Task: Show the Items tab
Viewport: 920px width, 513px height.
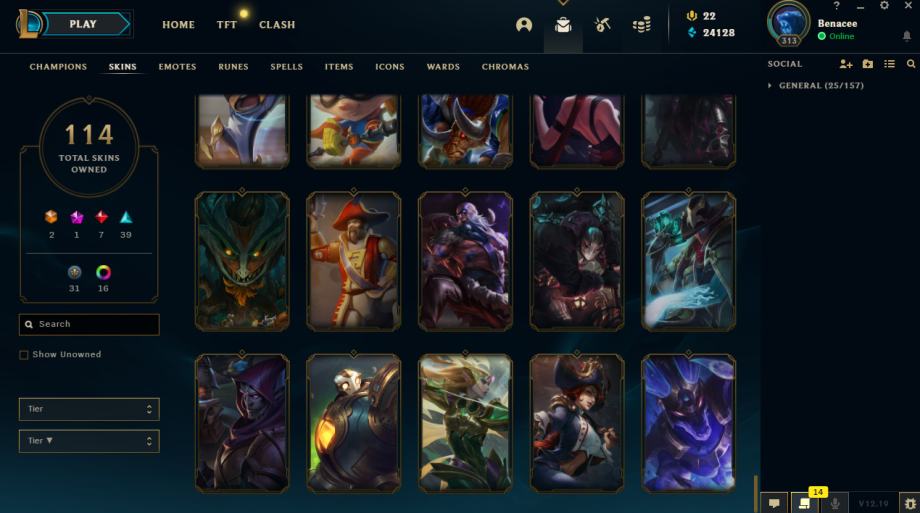Action: (x=339, y=67)
